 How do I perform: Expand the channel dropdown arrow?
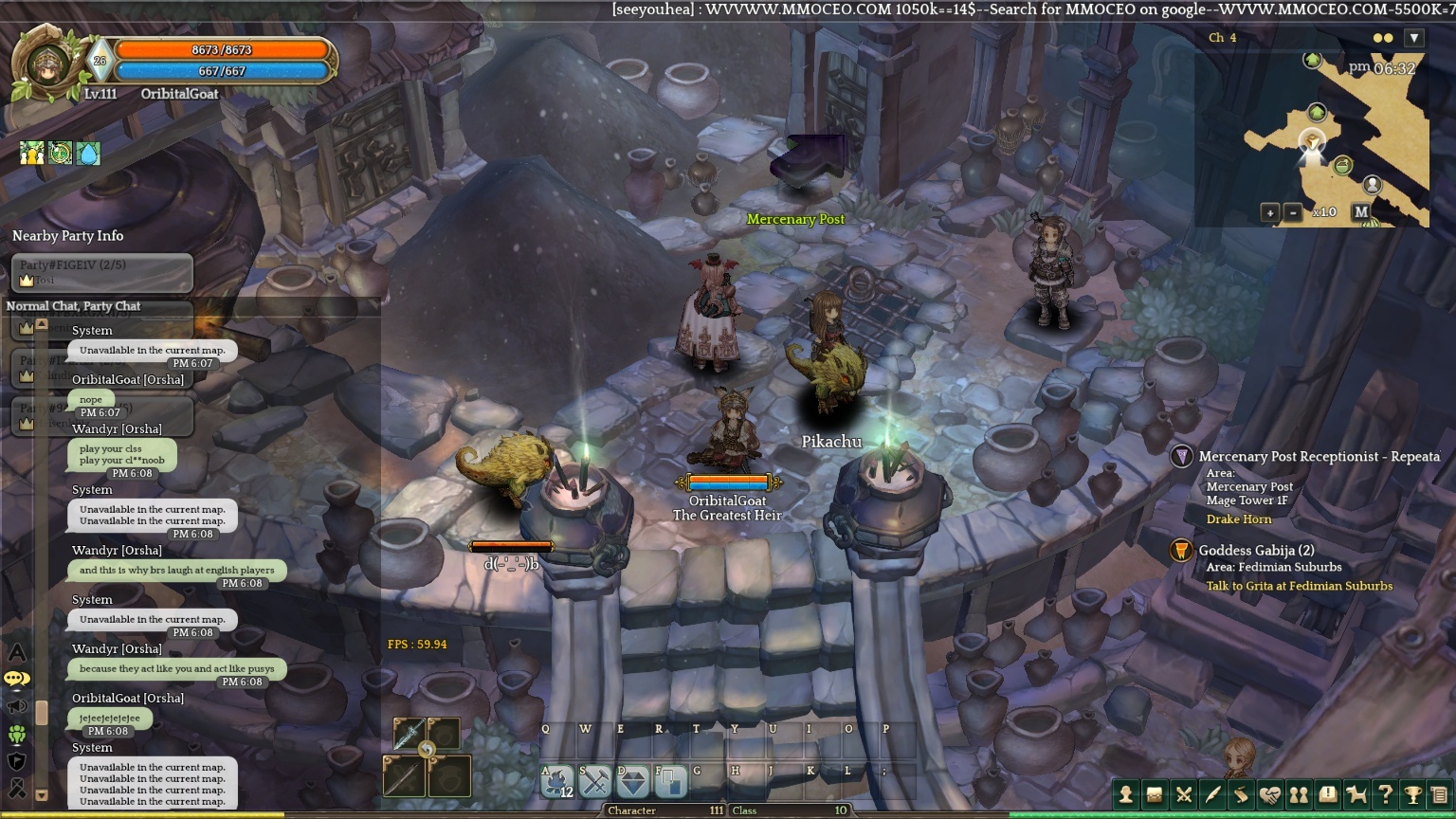click(1414, 38)
